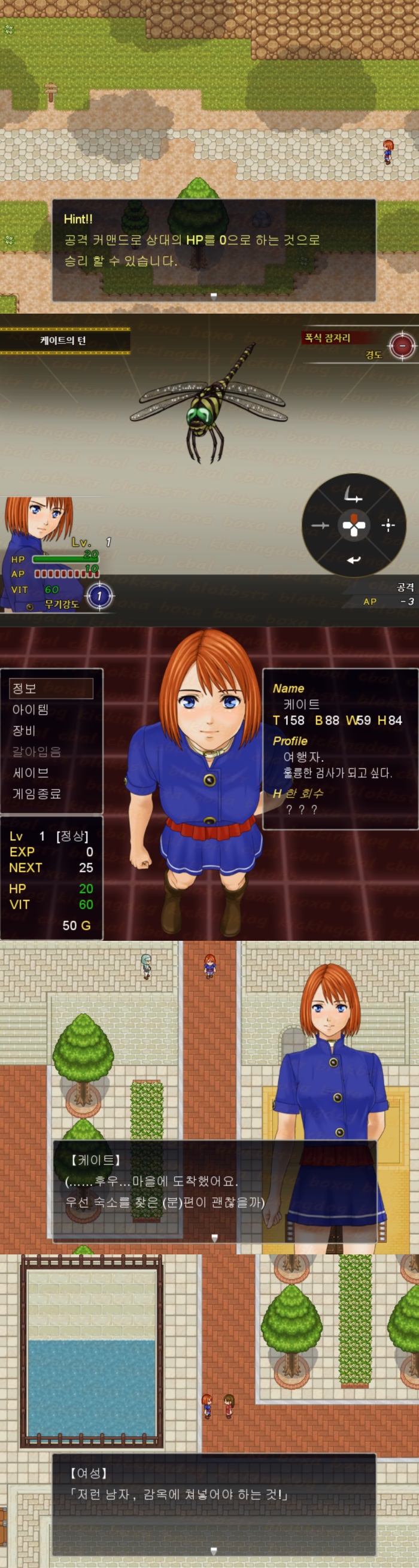Select the 정보 menu entry
The width and height of the screenshot is (419, 1568).
[51, 688]
